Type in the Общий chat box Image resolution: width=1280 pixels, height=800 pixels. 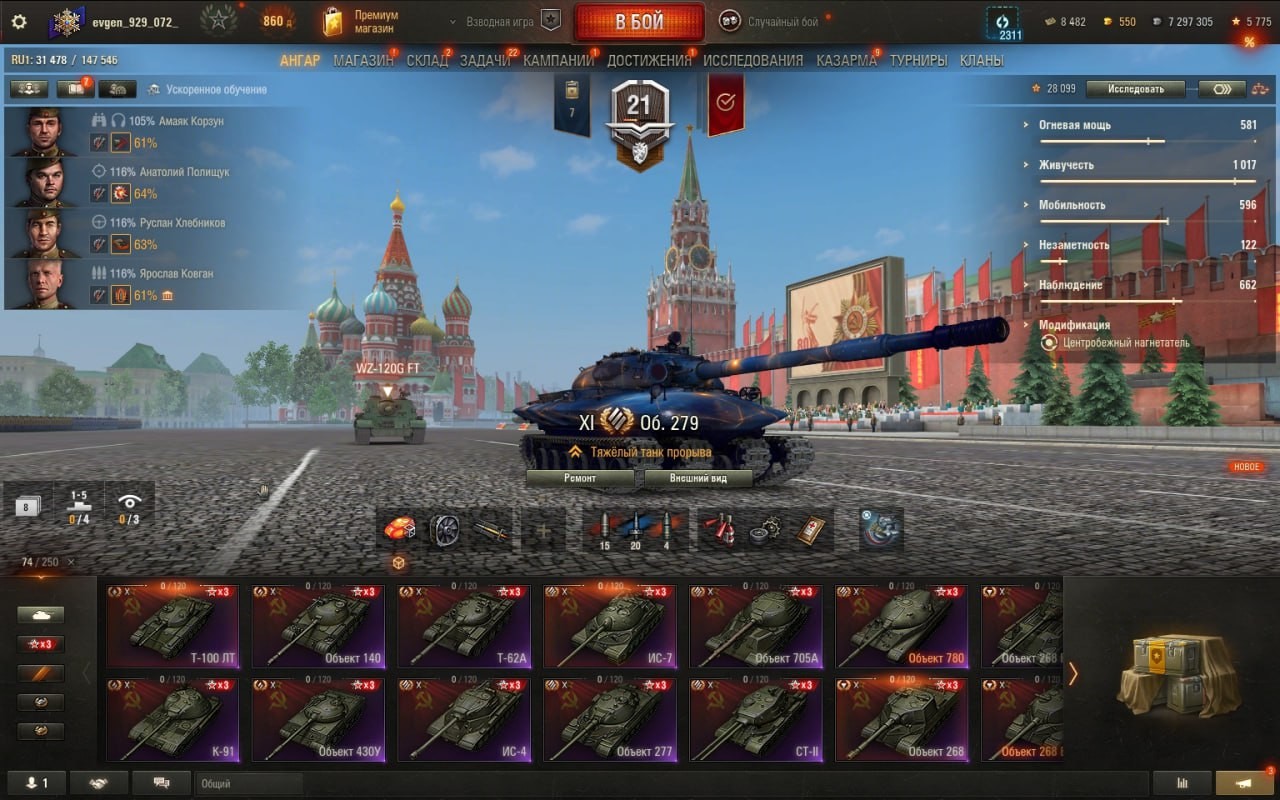(x=250, y=784)
